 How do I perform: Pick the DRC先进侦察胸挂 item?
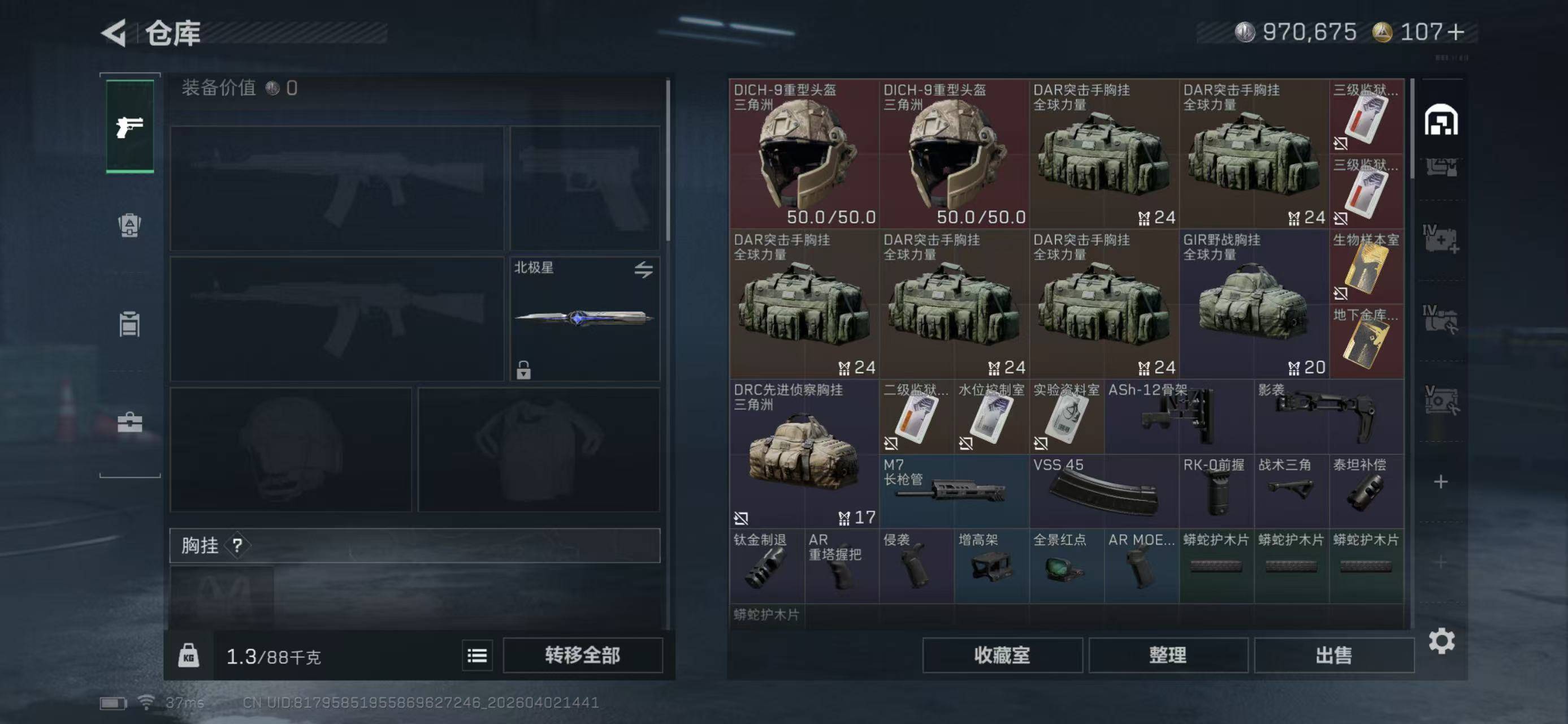(803, 454)
